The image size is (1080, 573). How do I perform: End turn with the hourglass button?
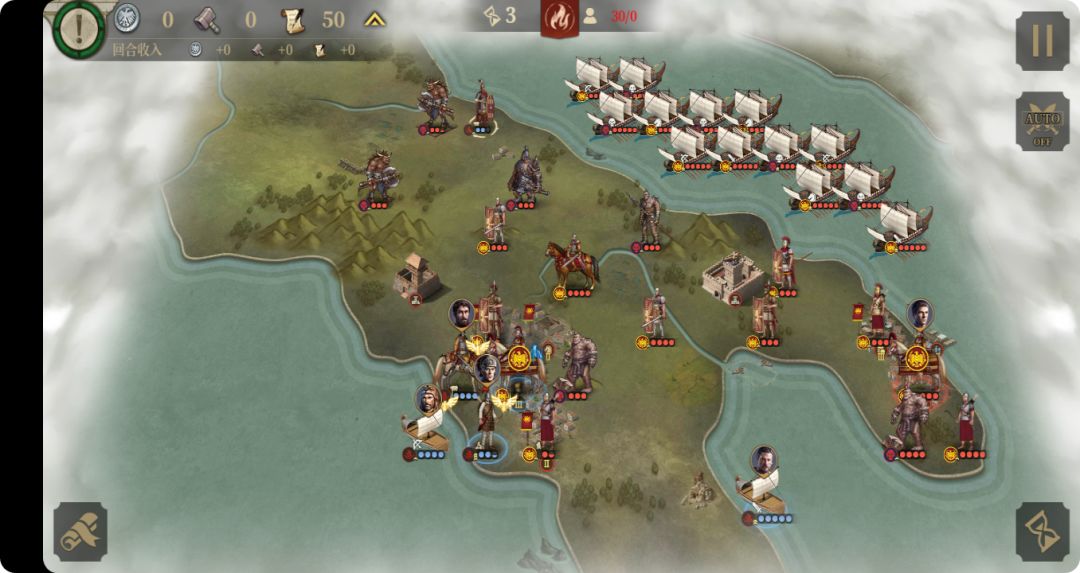pyautogui.click(x=1042, y=531)
